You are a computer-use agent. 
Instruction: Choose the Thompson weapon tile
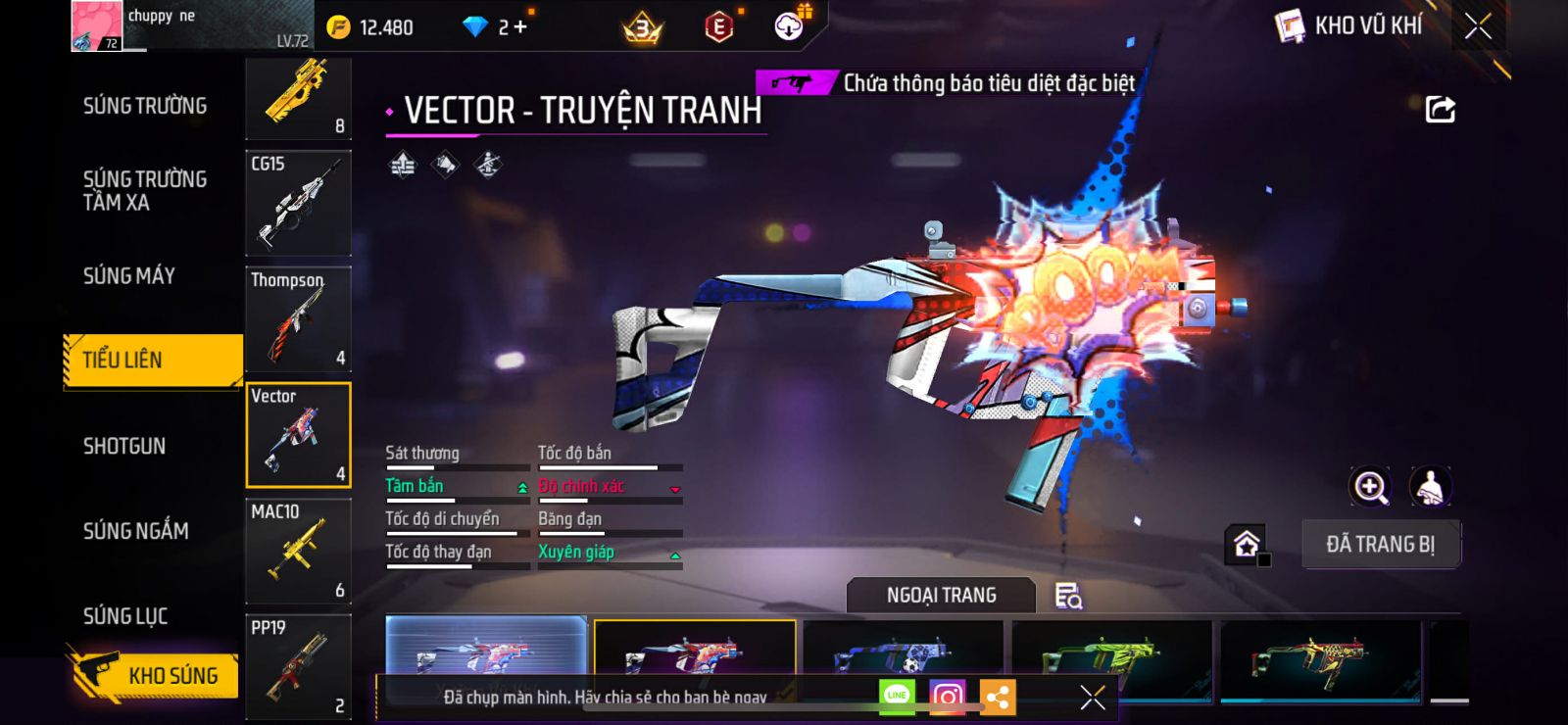[x=298, y=319]
